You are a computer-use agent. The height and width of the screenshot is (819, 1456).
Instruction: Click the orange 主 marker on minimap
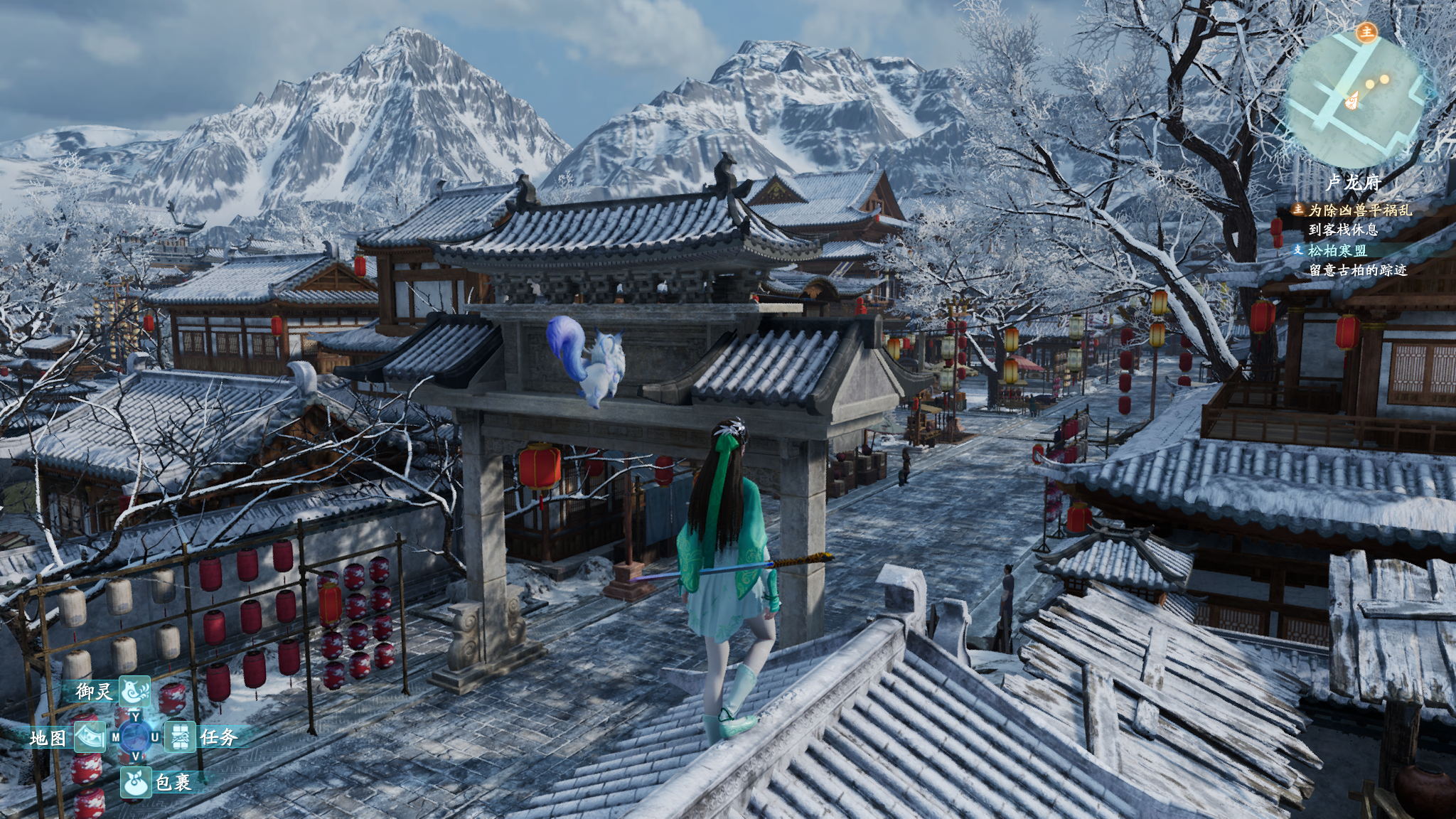tap(1366, 32)
